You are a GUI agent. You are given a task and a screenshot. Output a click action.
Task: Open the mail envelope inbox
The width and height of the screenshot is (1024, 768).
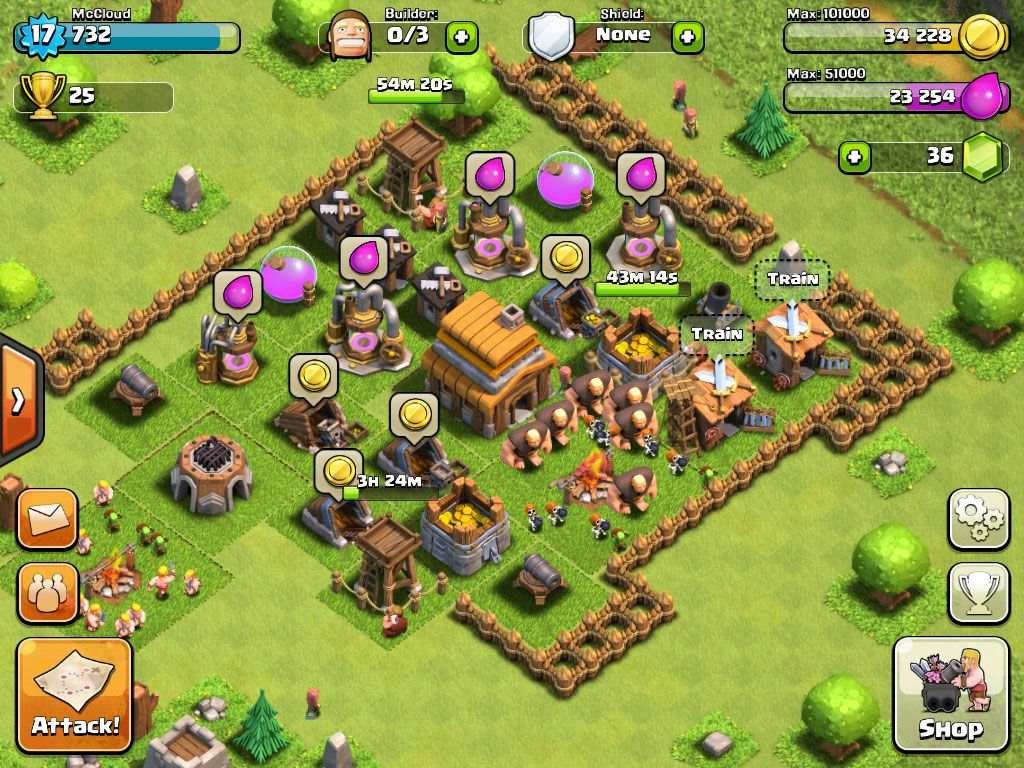tap(47, 518)
